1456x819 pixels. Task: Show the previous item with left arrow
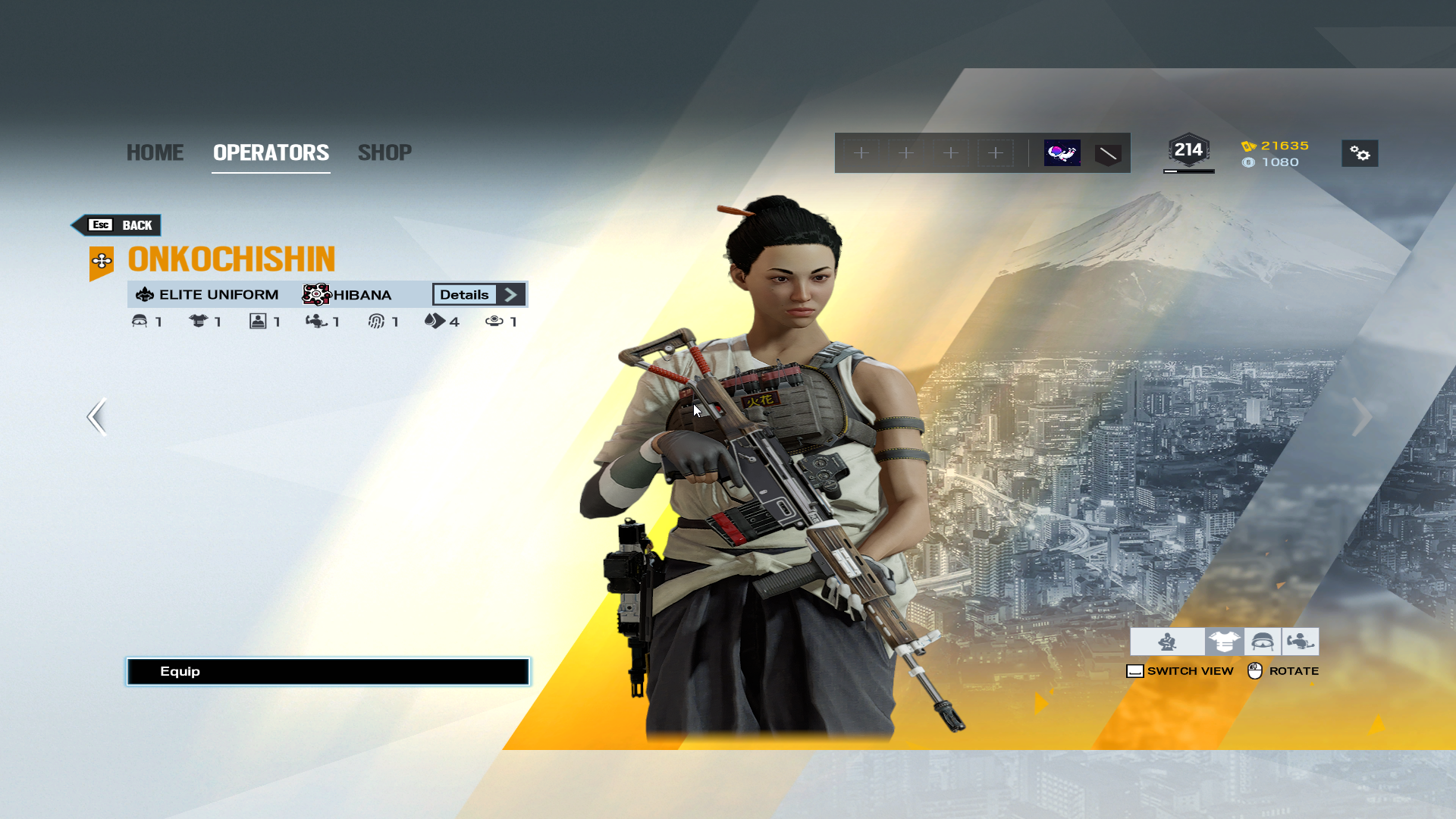pyautogui.click(x=97, y=416)
